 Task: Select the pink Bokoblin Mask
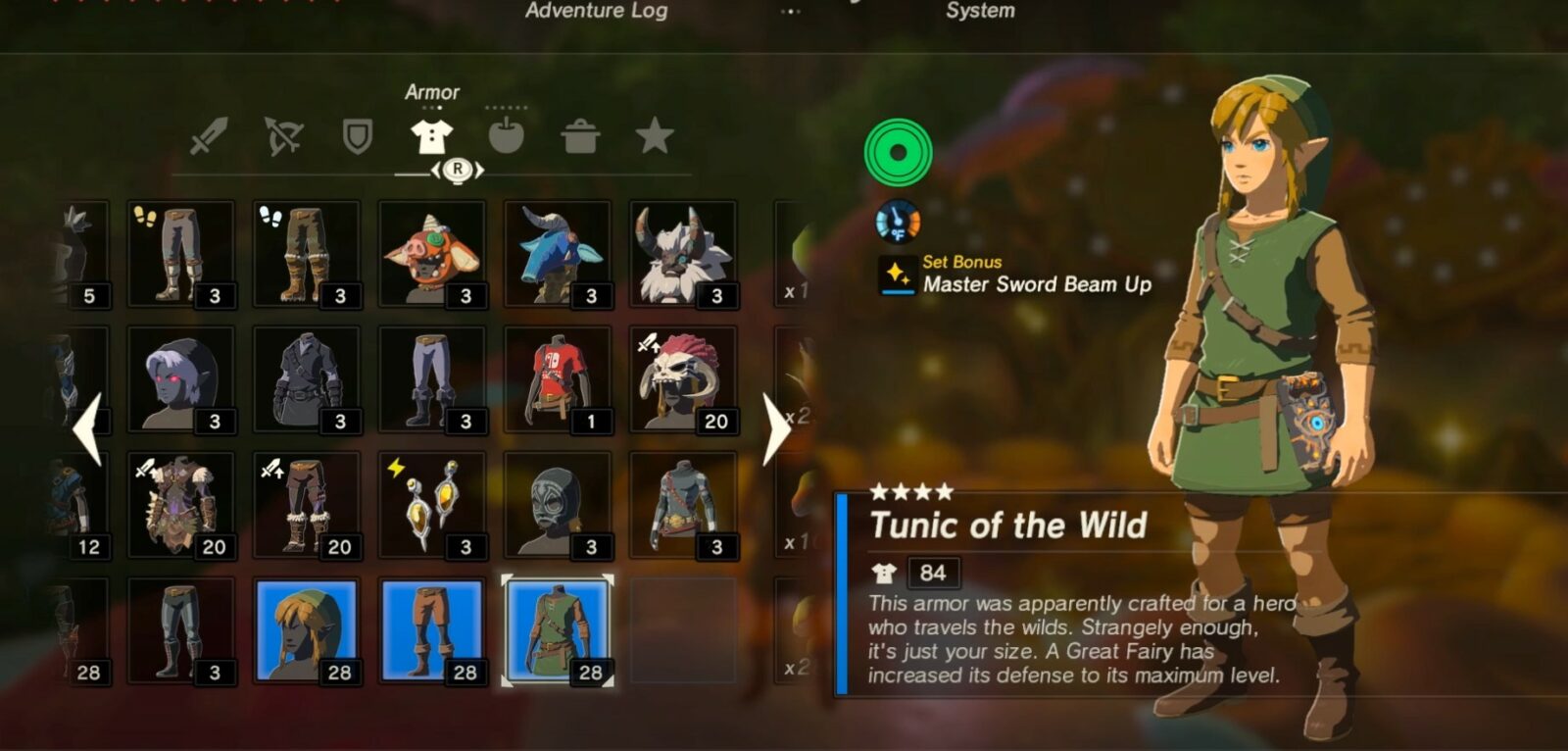(x=432, y=255)
